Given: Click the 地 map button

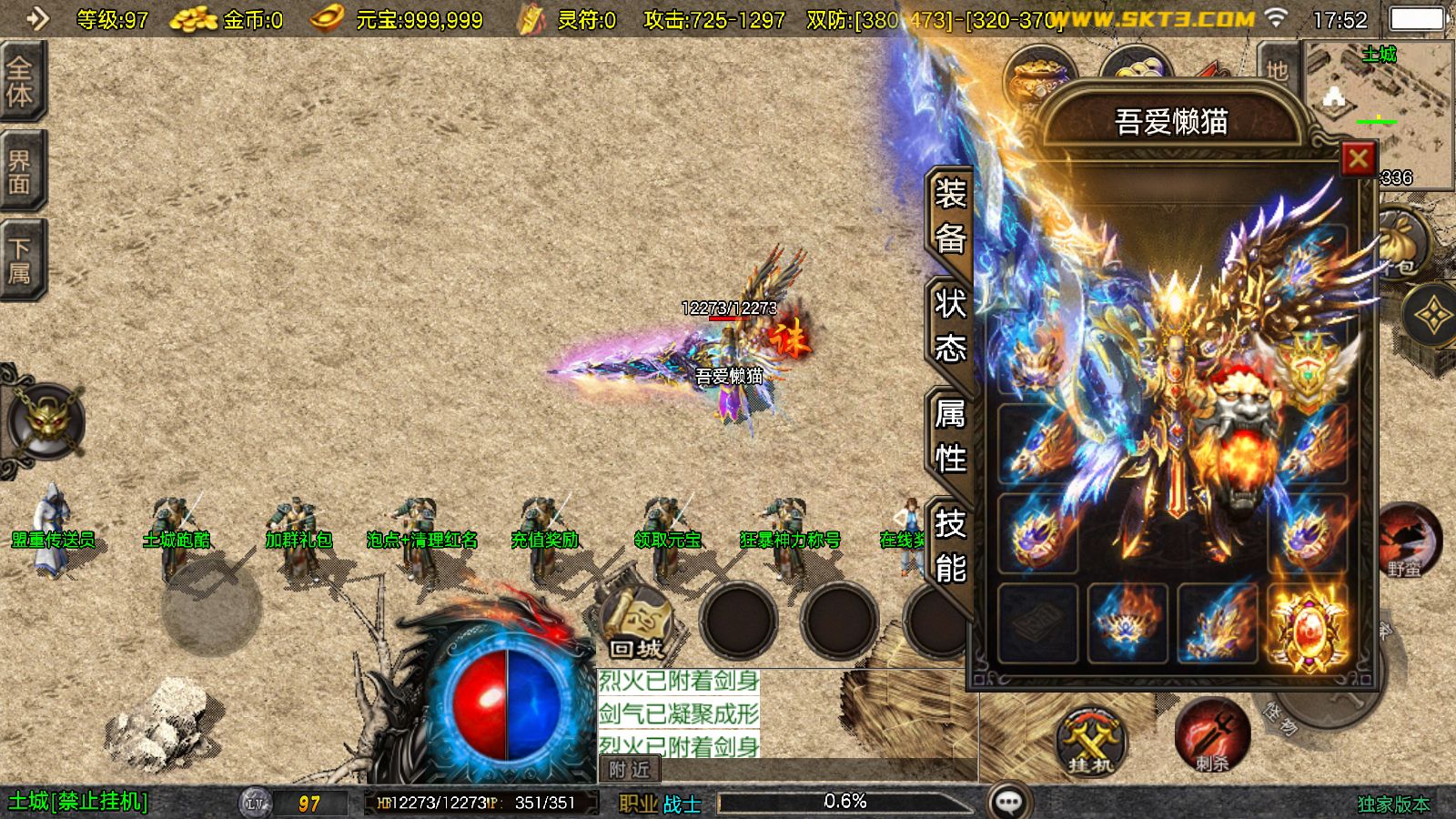Looking at the screenshot, I should (x=1278, y=71).
